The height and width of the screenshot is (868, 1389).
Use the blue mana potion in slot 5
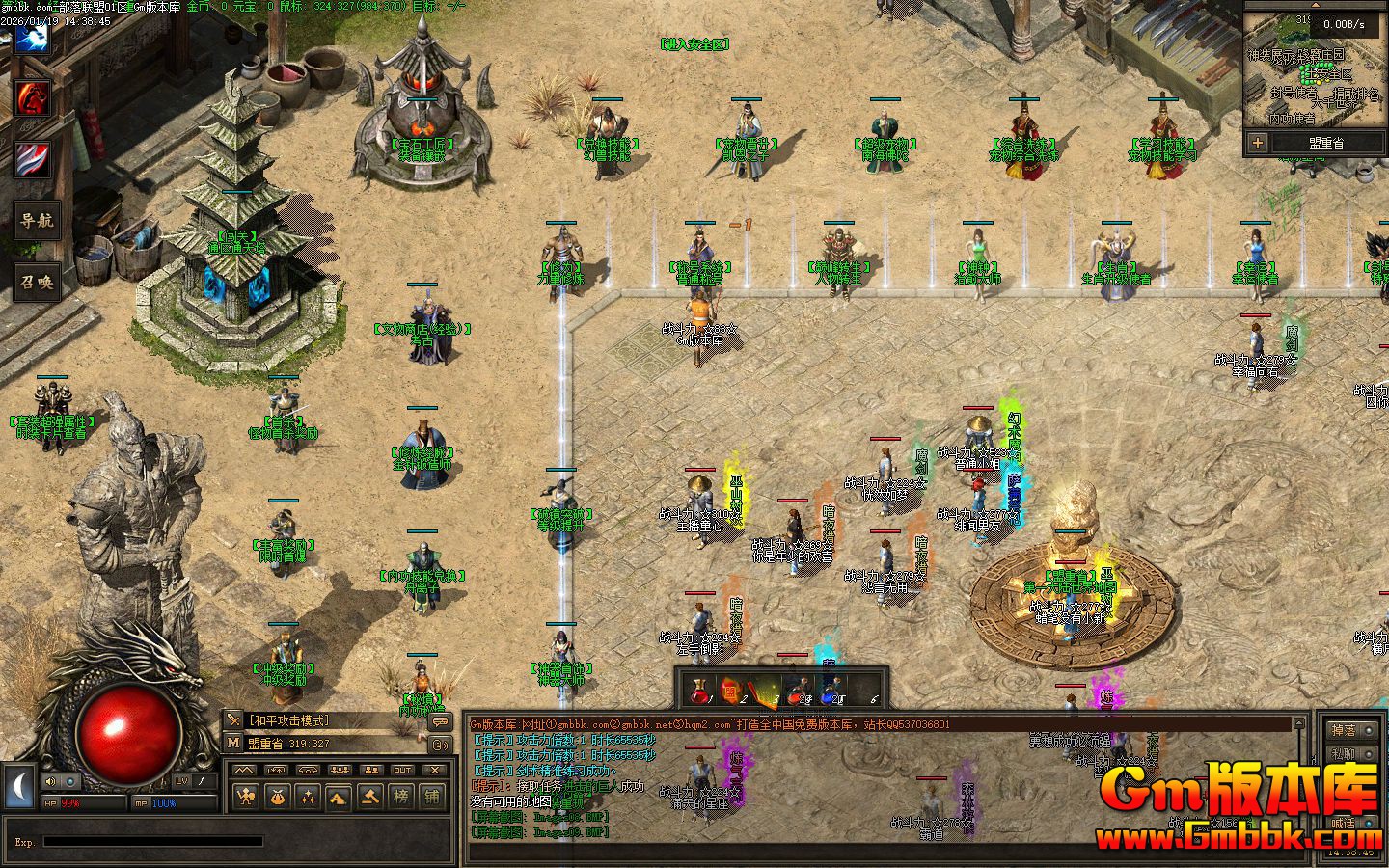coord(829,691)
